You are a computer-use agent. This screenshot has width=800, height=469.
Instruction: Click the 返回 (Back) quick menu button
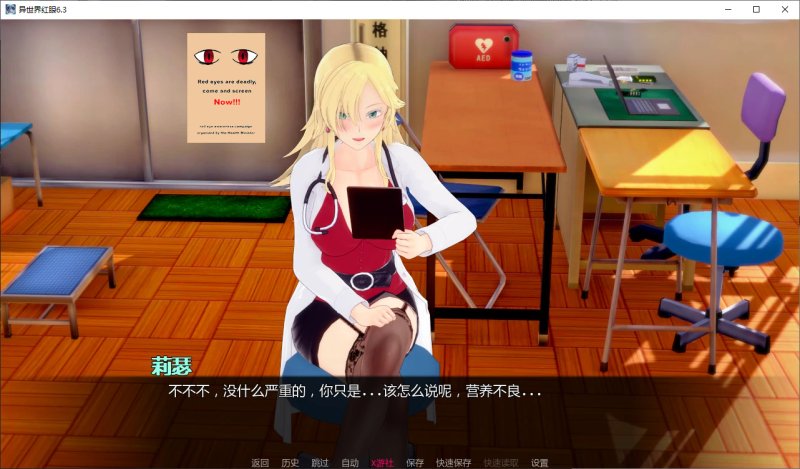coord(260,463)
